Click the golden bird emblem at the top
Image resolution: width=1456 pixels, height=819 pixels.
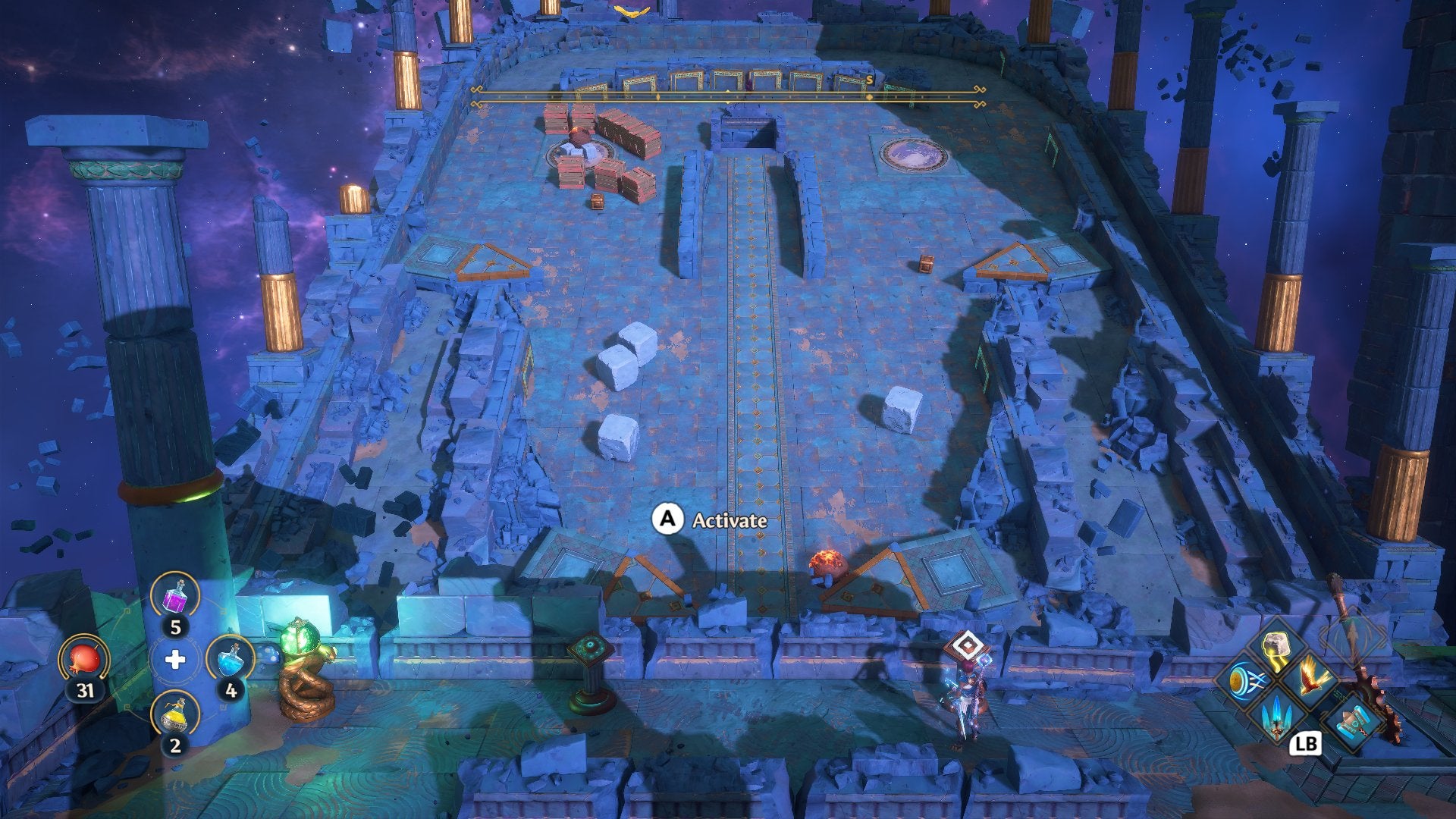630,12
